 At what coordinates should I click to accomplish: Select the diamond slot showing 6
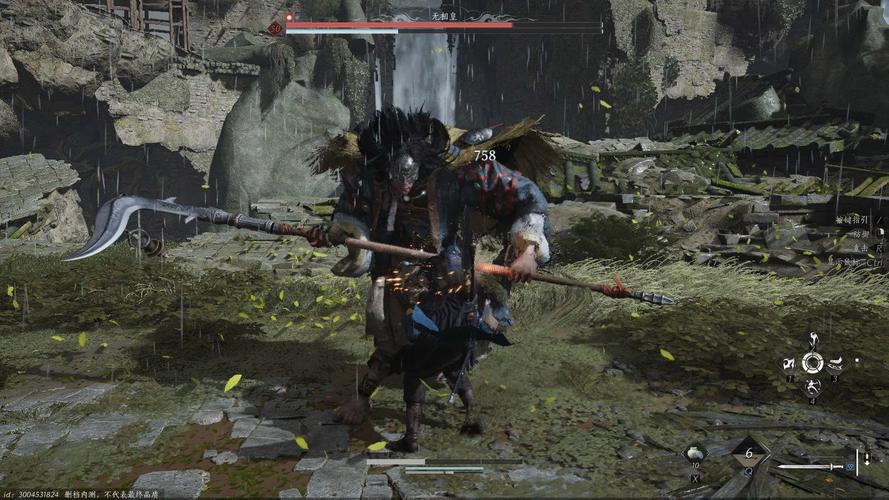pyautogui.click(x=750, y=452)
